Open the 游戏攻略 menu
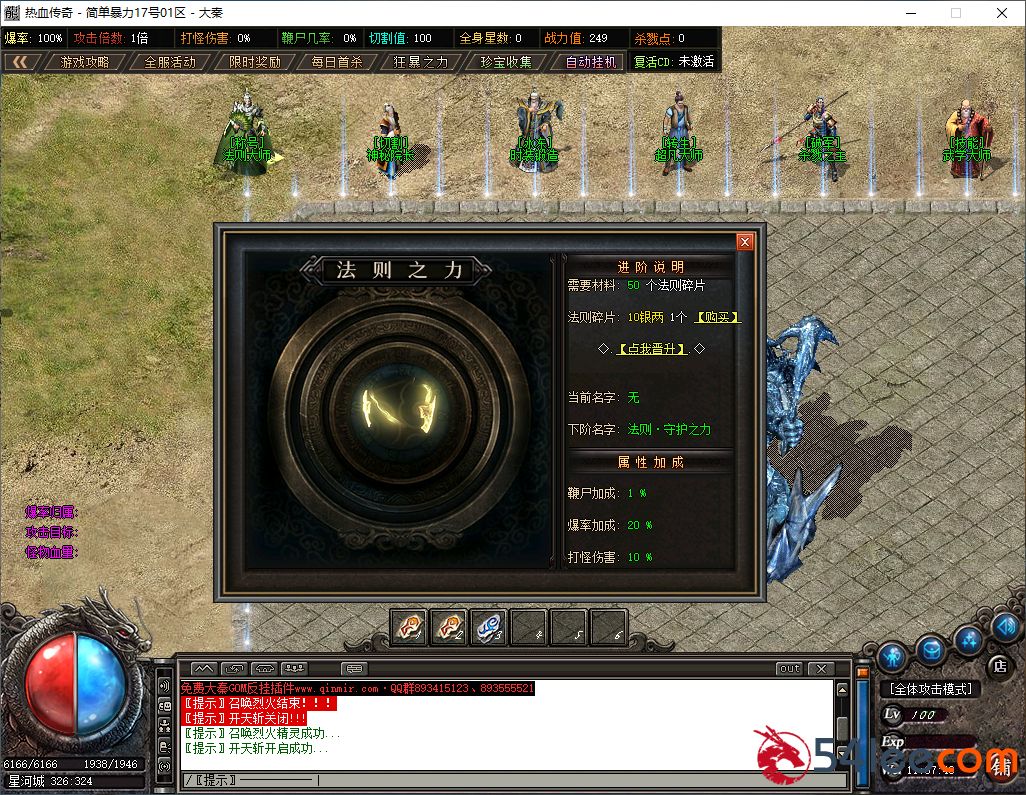Screen dimensions: 1026x795 coord(85,62)
